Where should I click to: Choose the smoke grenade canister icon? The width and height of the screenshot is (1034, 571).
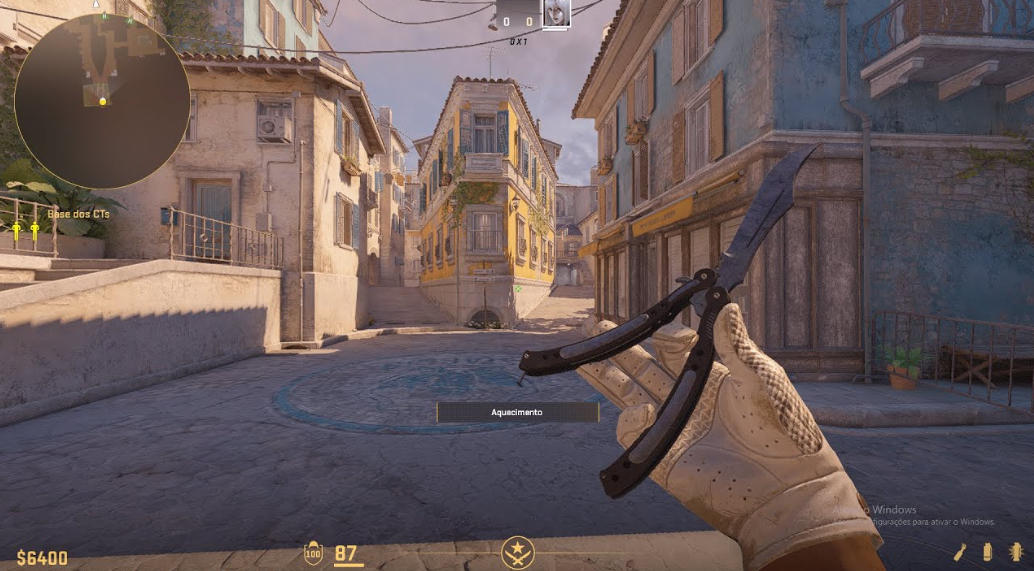click(988, 552)
